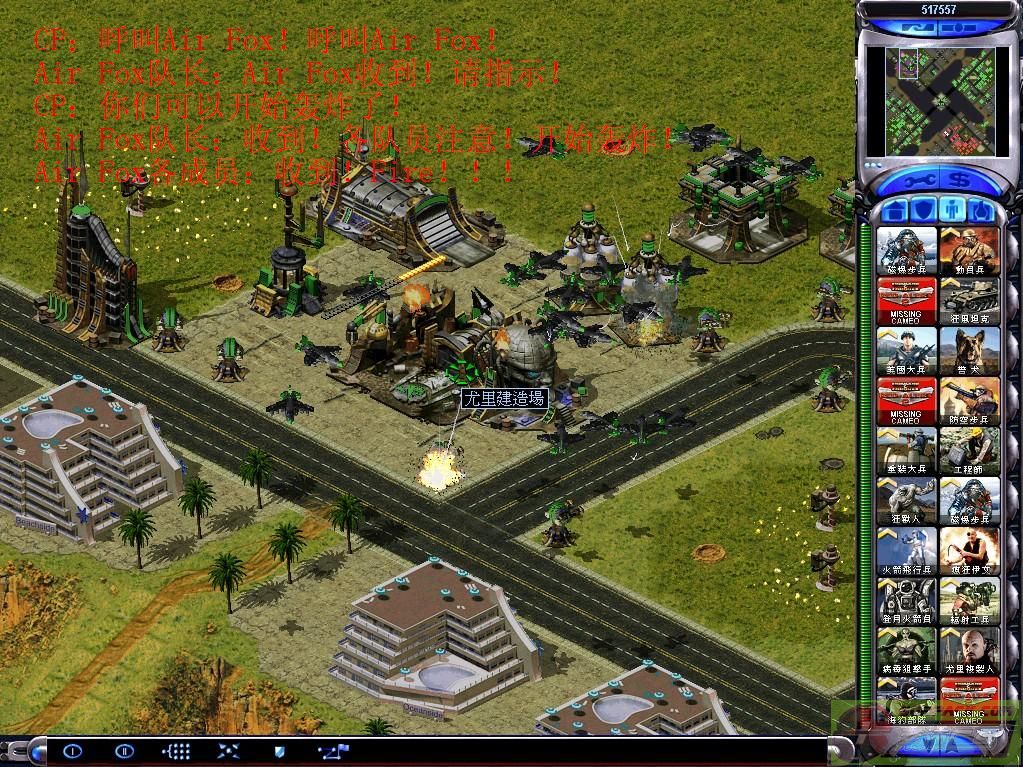Train a Brute (狂獸人)
1023x767 pixels.
[x=907, y=500]
